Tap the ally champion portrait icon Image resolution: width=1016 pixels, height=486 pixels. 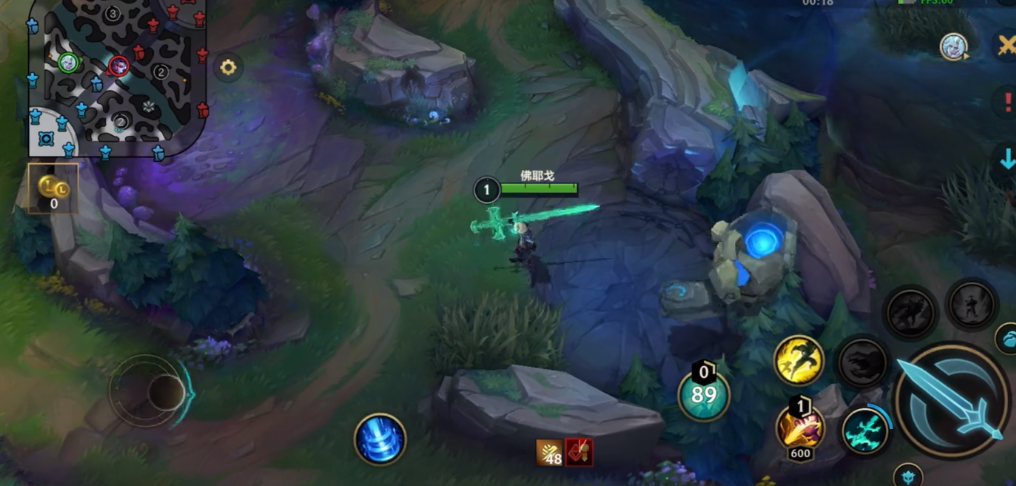[952, 46]
